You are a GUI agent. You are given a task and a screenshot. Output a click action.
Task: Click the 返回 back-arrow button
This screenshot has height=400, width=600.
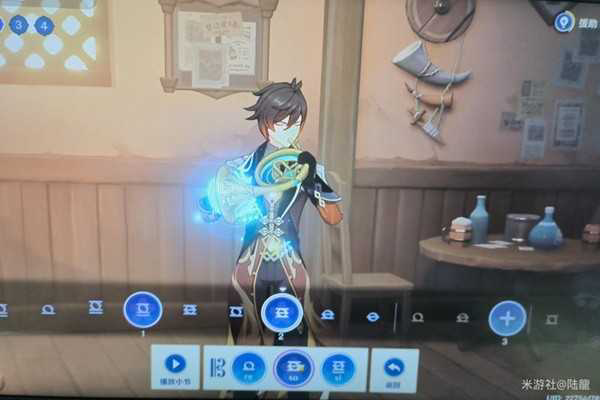pos(394,367)
